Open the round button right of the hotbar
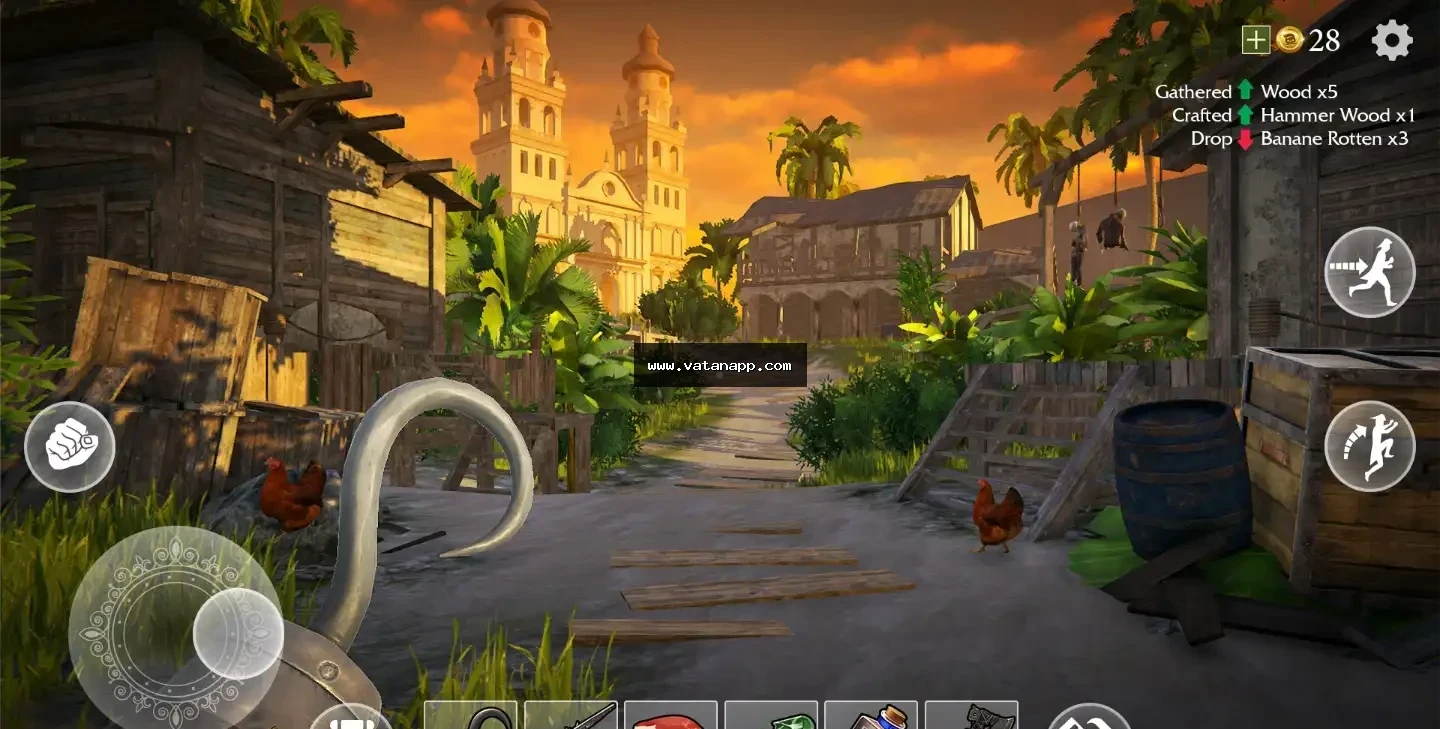Screen dimensions: 1440x729 tap(1089, 718)
